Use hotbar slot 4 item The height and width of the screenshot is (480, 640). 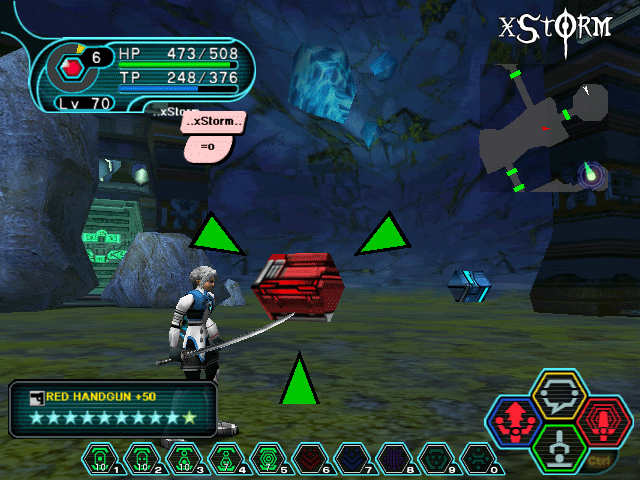click(x=226, y=459)
